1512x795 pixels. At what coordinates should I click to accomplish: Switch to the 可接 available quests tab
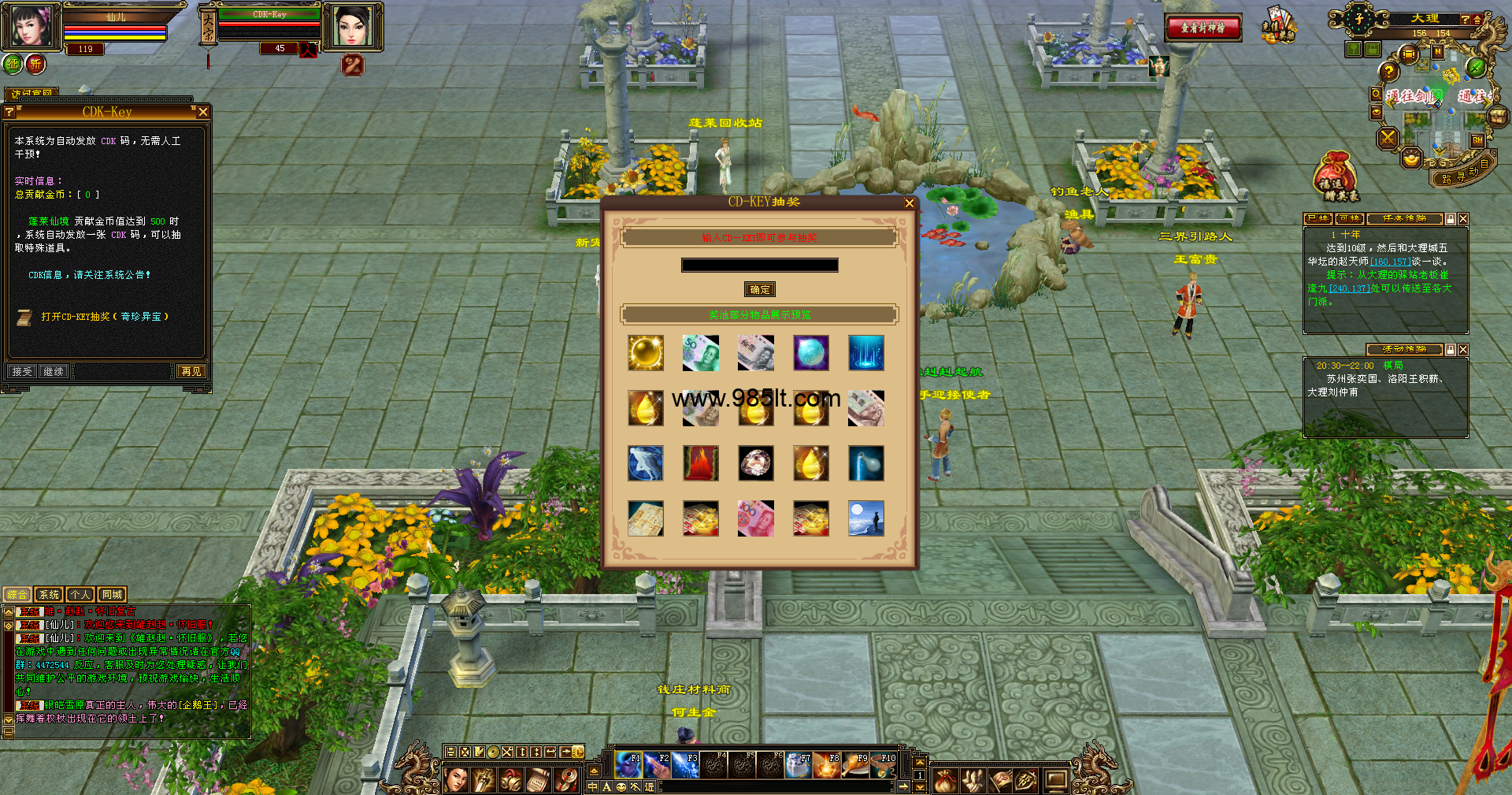click(1349, 219)
